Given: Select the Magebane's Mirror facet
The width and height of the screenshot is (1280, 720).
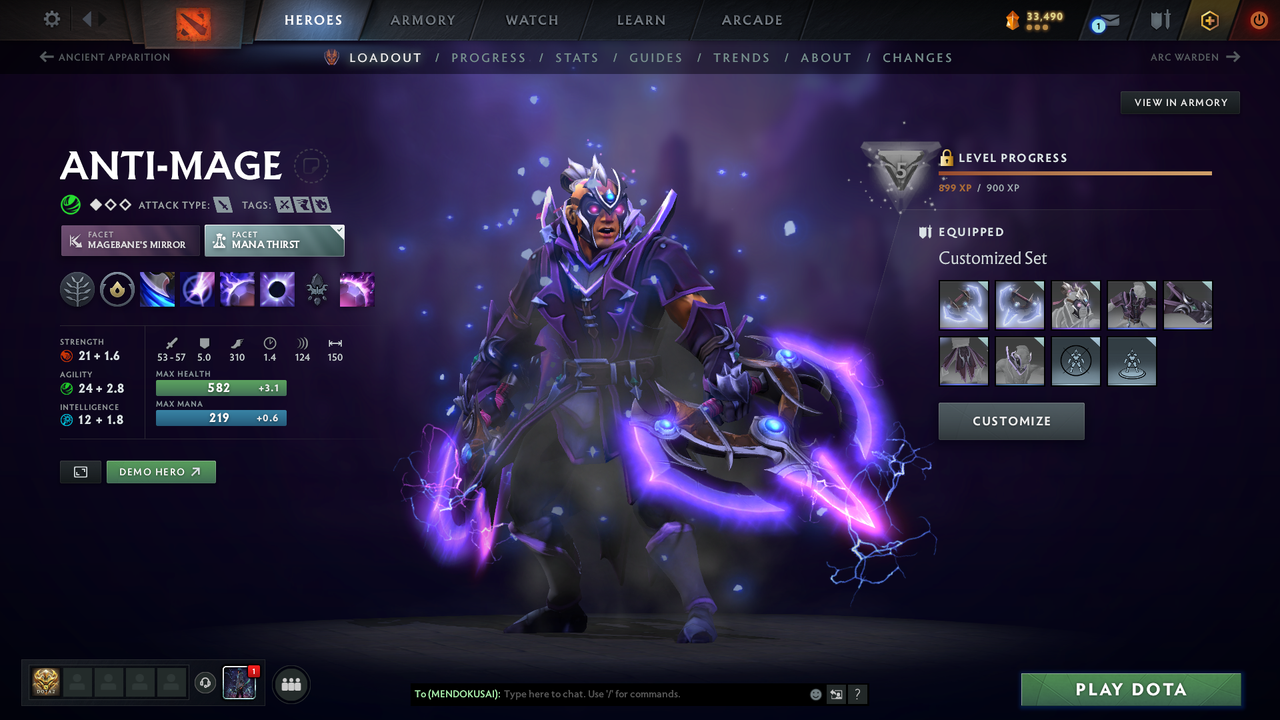Looking at the screenshot, I should point(130,240).
